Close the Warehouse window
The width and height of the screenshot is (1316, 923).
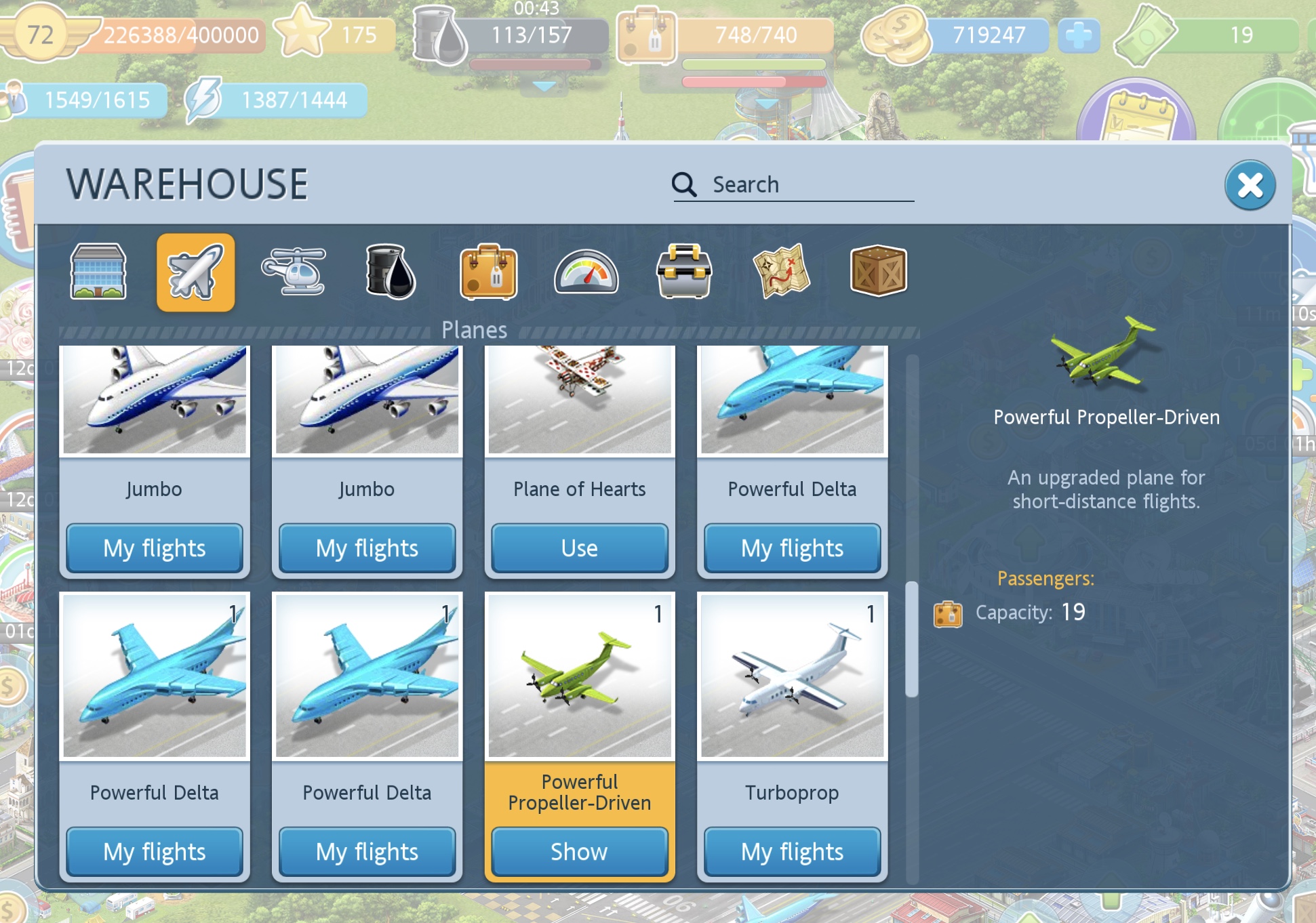coord(1249,185)
